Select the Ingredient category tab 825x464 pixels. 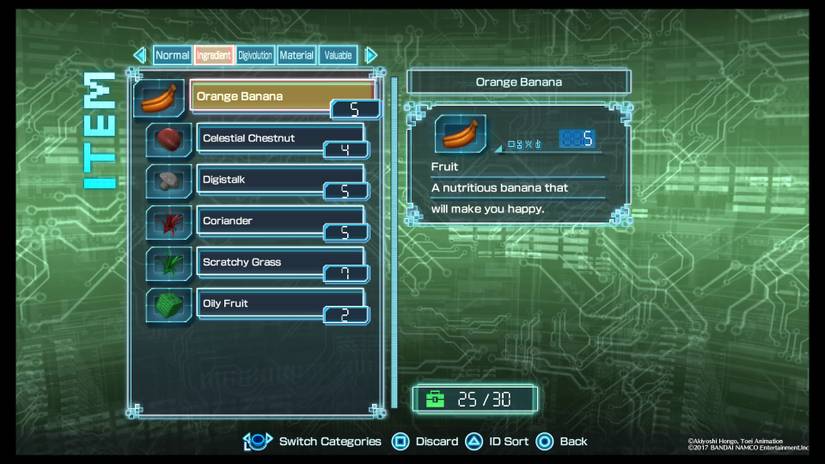click(214, 55)
